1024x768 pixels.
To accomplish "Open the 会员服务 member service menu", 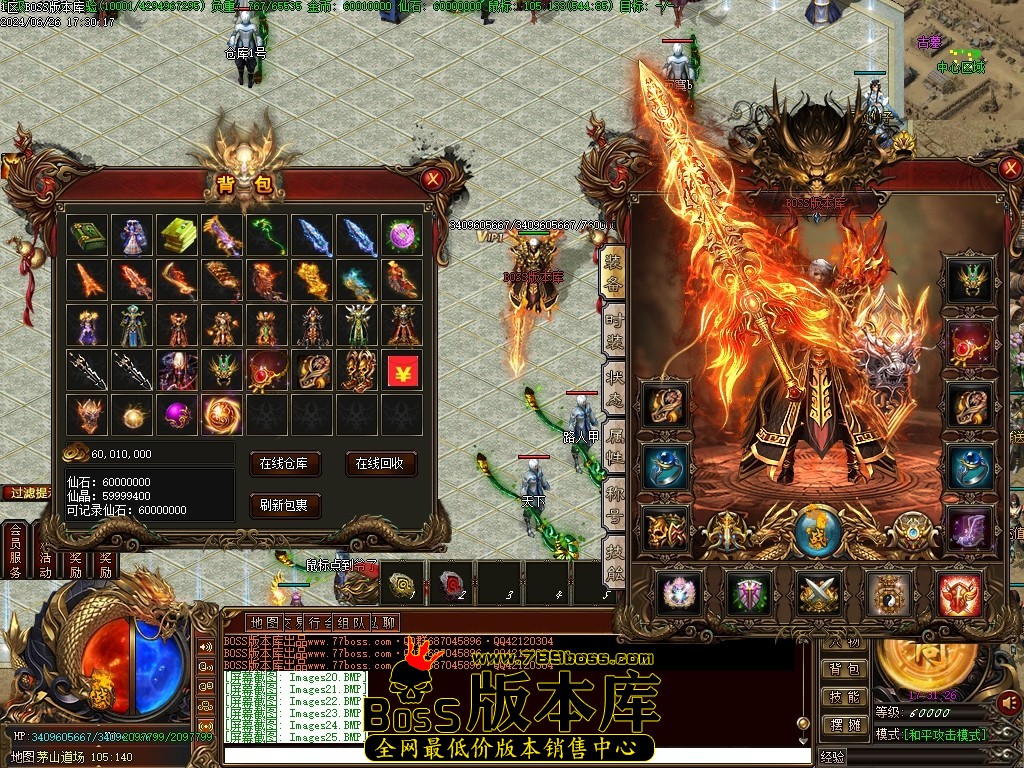I will click(x=15, y=552).
